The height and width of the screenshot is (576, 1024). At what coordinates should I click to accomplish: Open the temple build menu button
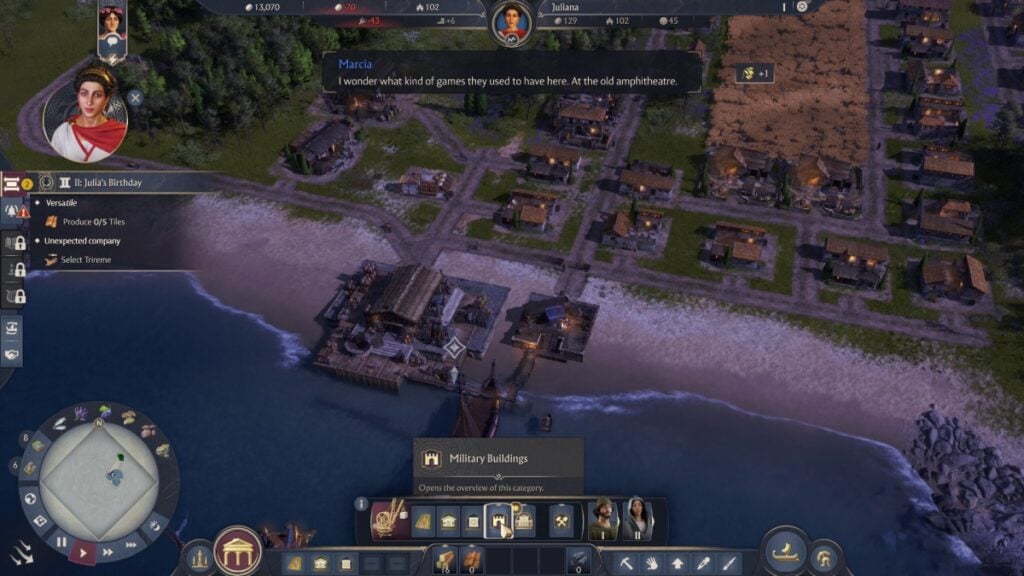239,551
